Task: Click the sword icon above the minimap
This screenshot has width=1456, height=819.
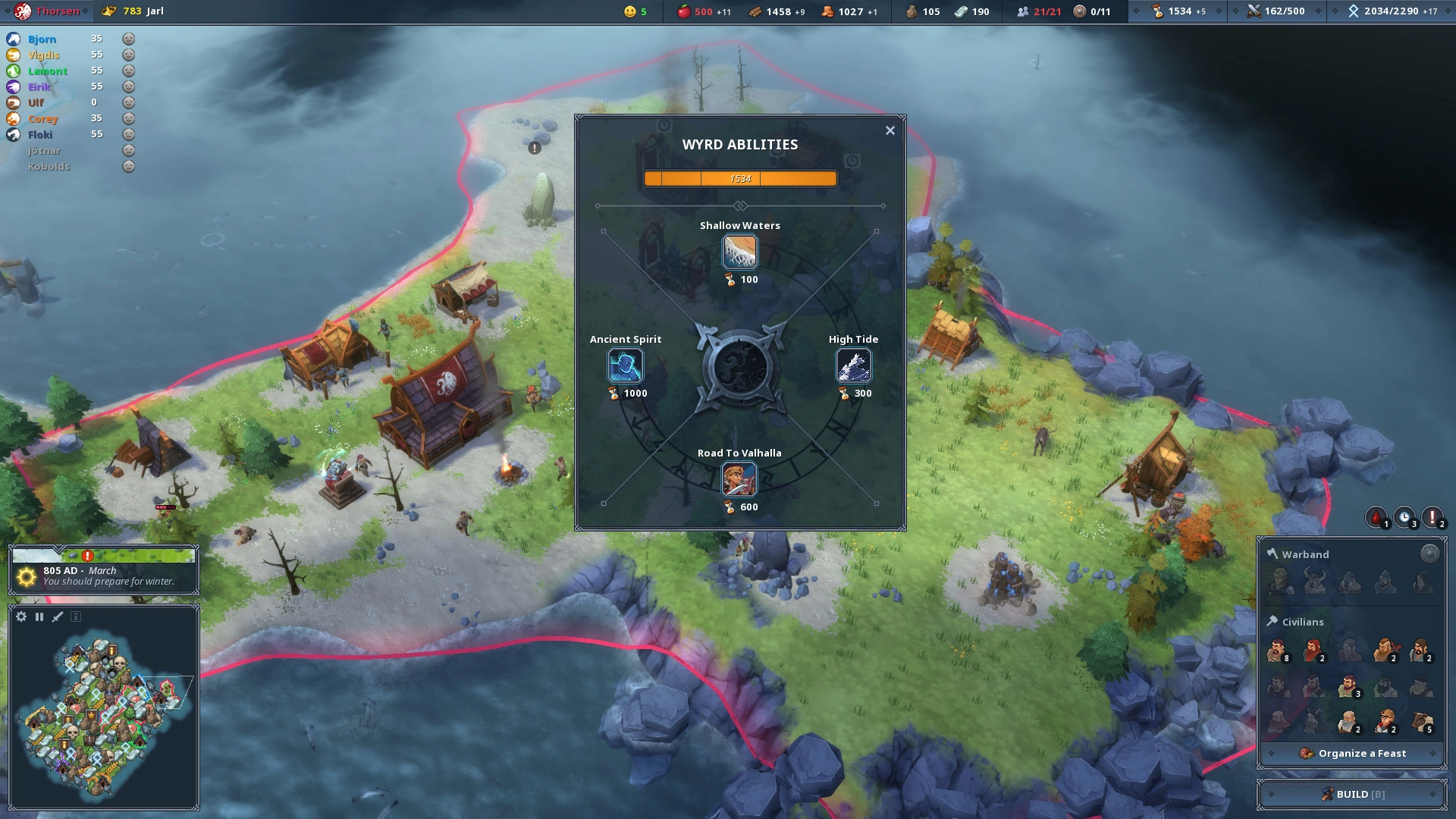Action: pyautogui.click(x=58, y=617)
